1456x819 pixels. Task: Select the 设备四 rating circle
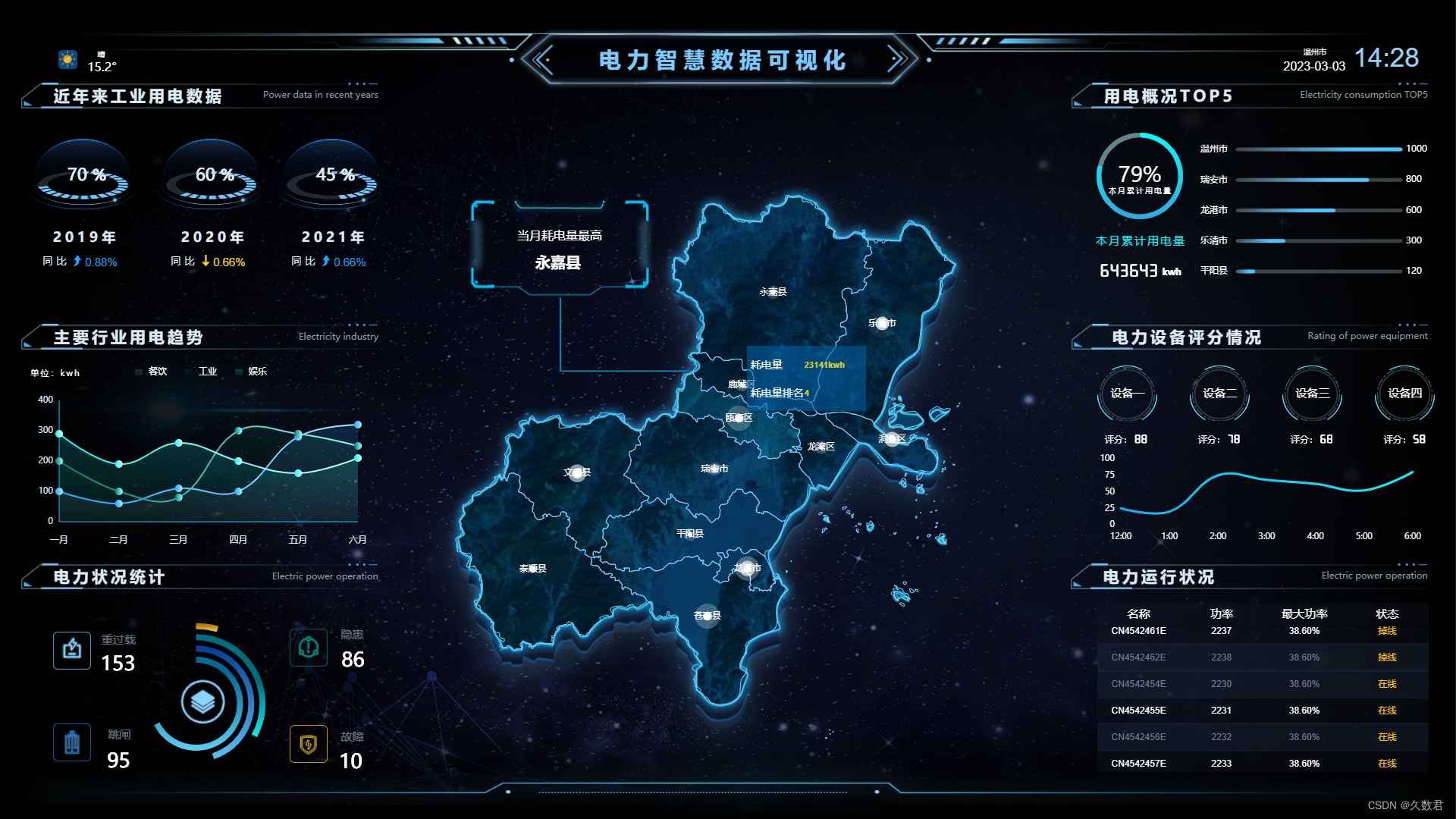click(x=1404, y=393)
